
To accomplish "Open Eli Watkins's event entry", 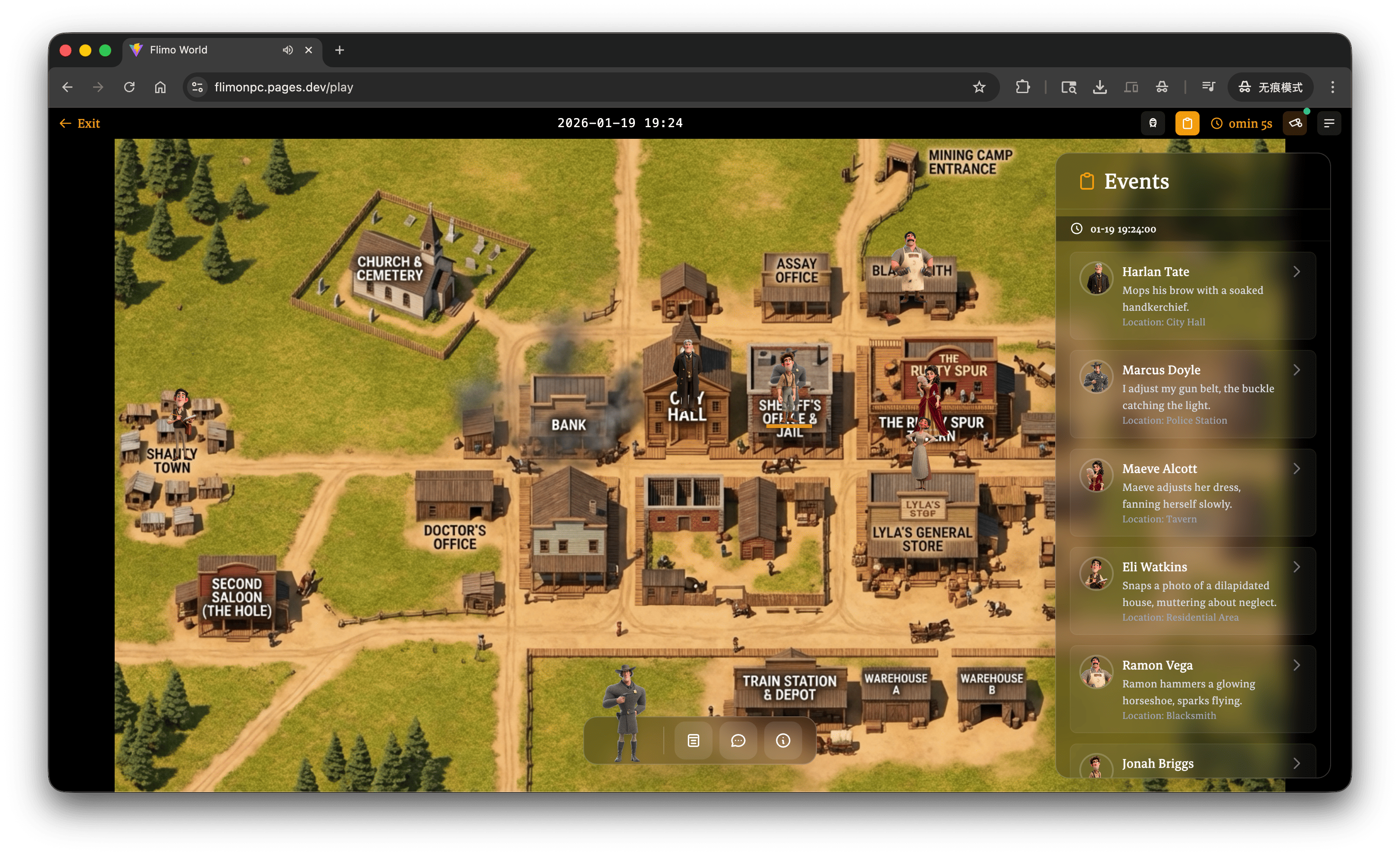I will tap(1192, 590).
